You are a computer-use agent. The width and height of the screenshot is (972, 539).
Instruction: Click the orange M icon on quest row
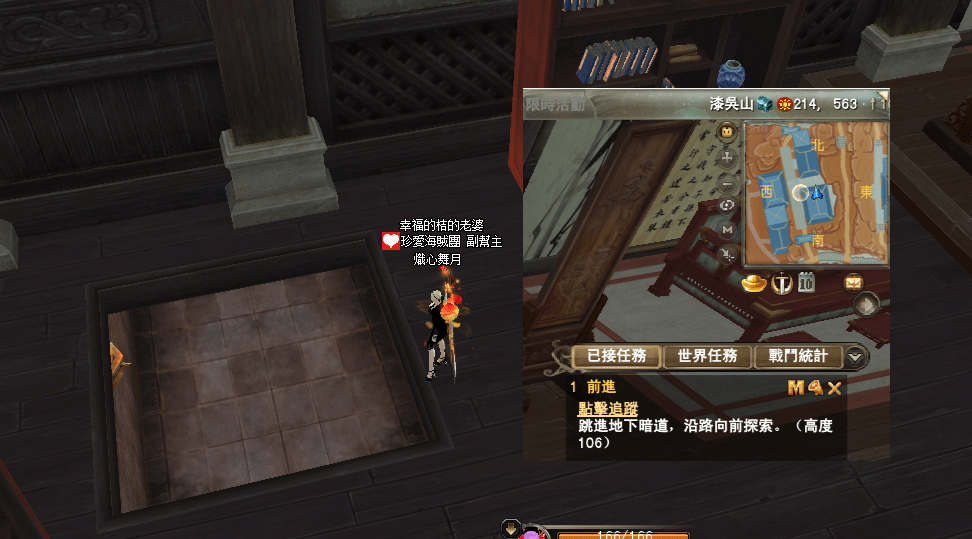[796, 388]
